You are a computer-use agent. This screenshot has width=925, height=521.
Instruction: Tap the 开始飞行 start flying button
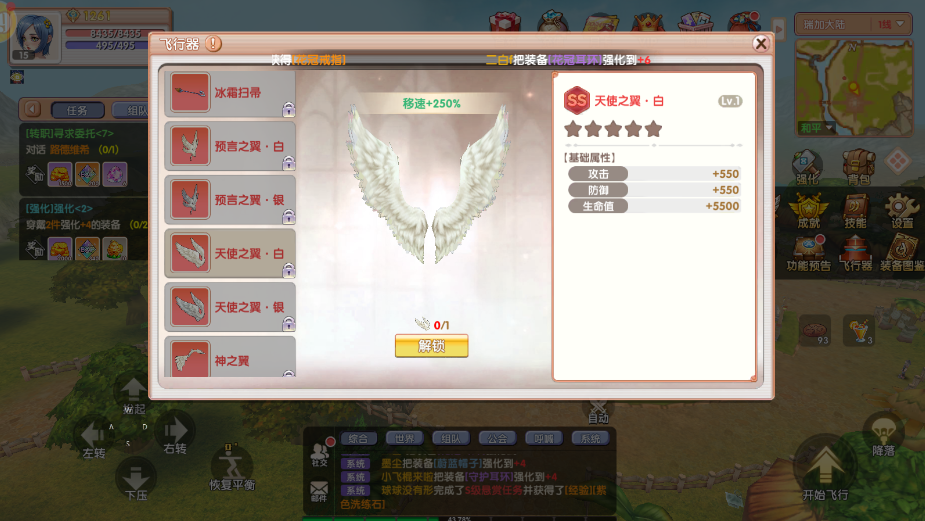pos(825,469)
